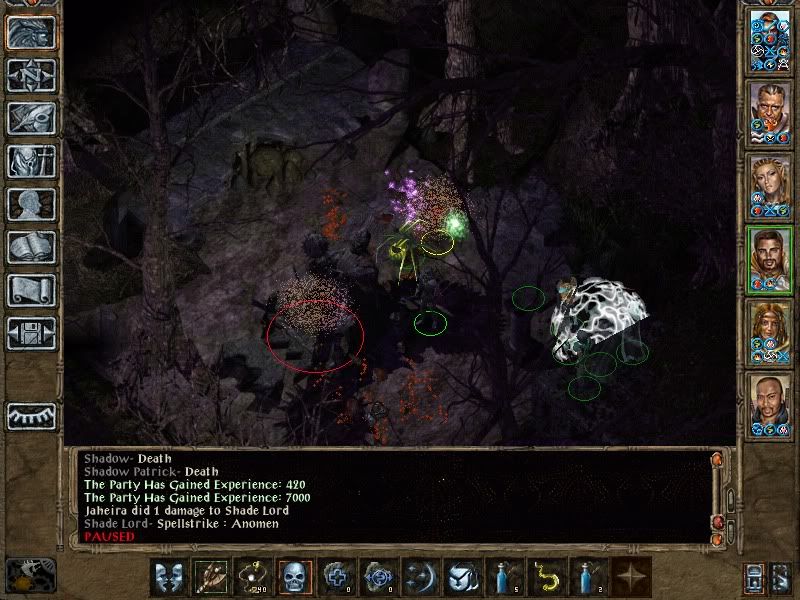Click the rest button with closed eye

[x=30, y=415]
